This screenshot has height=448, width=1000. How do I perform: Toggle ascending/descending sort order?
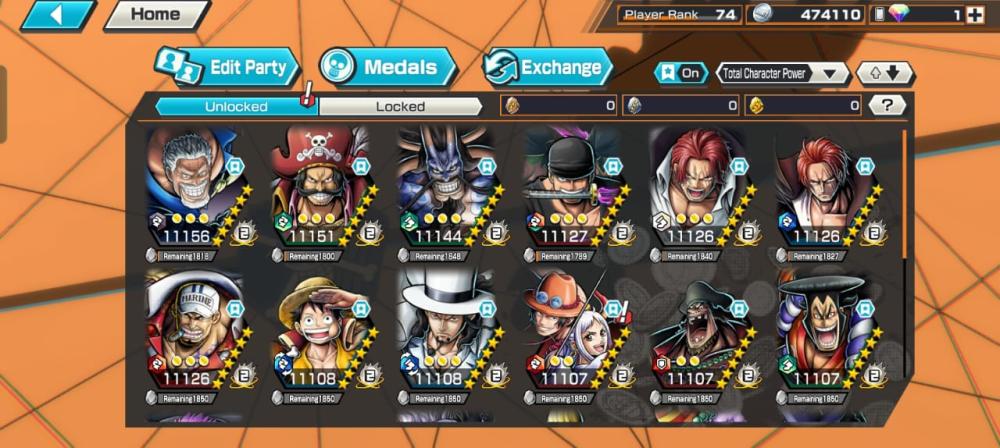tap(885, 73)
